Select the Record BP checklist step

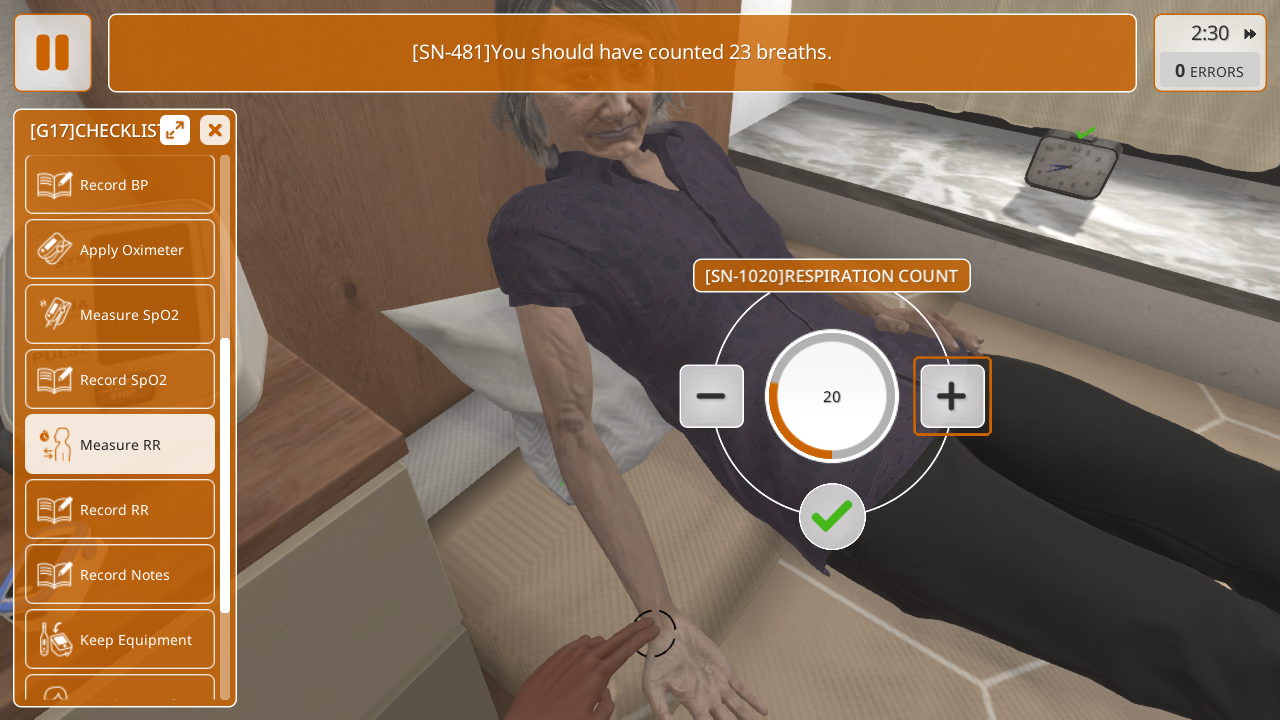(120, 185)
